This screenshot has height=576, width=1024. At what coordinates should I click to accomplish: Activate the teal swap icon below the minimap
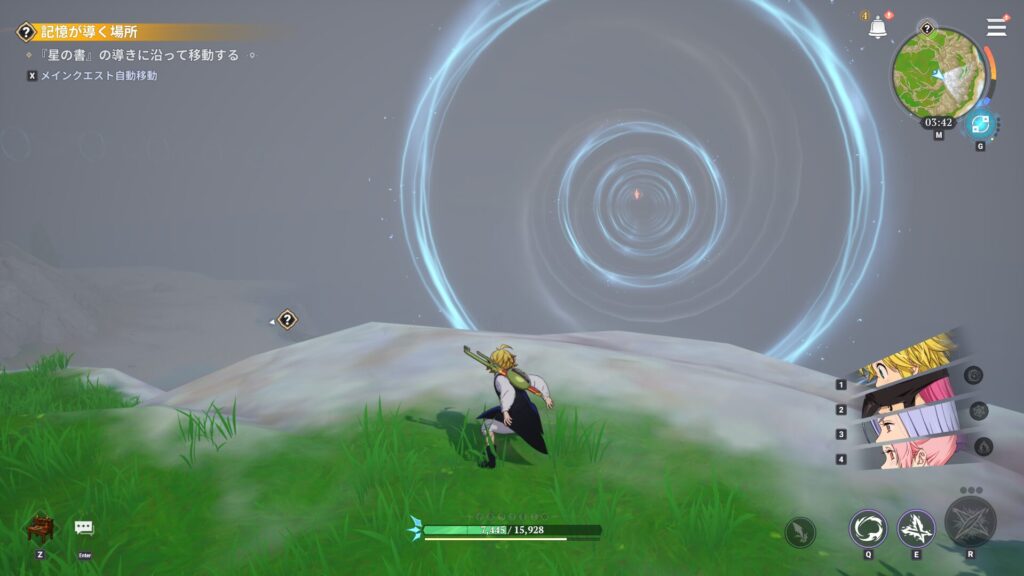(979, 125)
